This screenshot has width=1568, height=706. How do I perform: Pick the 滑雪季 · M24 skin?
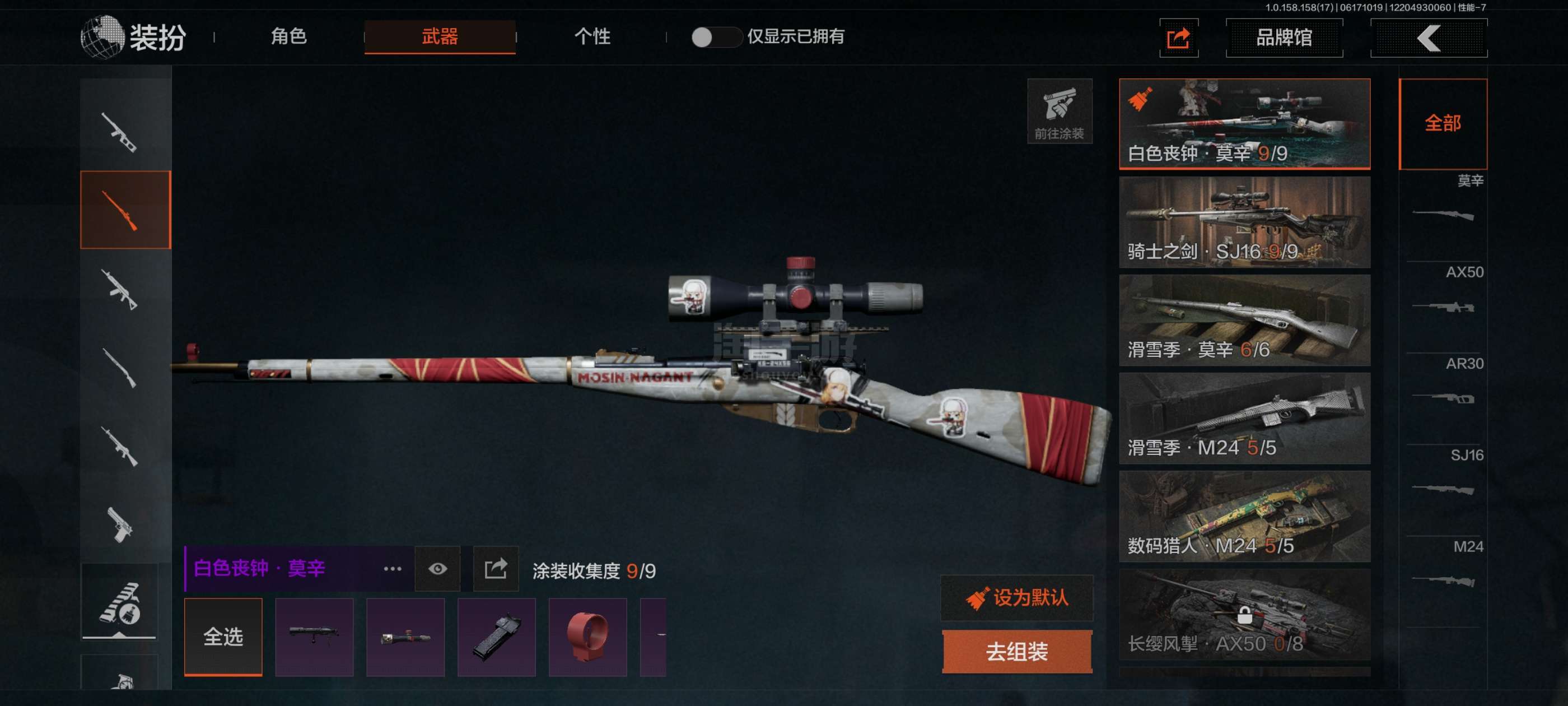pos(1244,419)
